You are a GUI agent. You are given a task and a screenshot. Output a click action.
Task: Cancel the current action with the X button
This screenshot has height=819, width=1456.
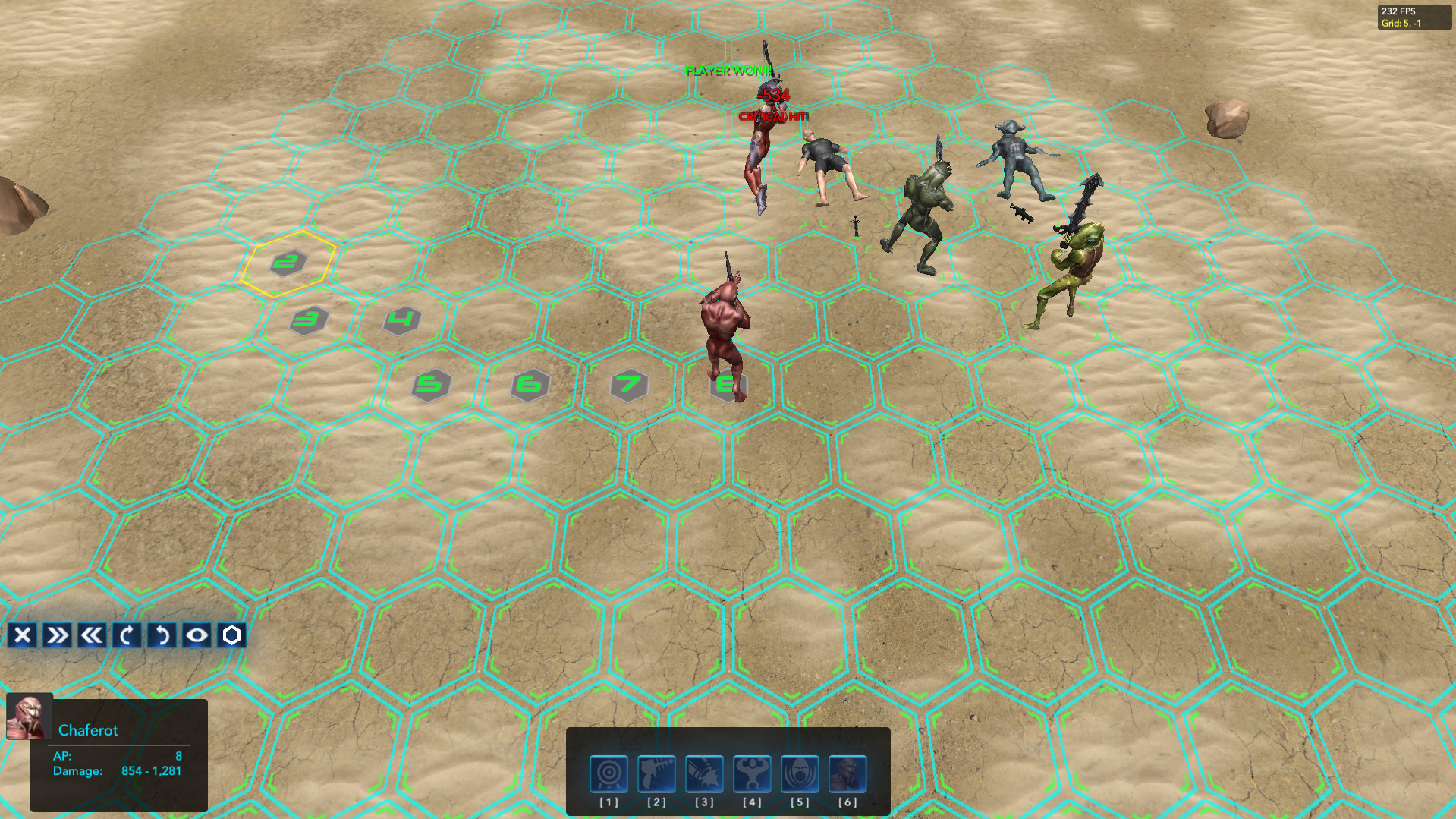(x=23, y=636)
